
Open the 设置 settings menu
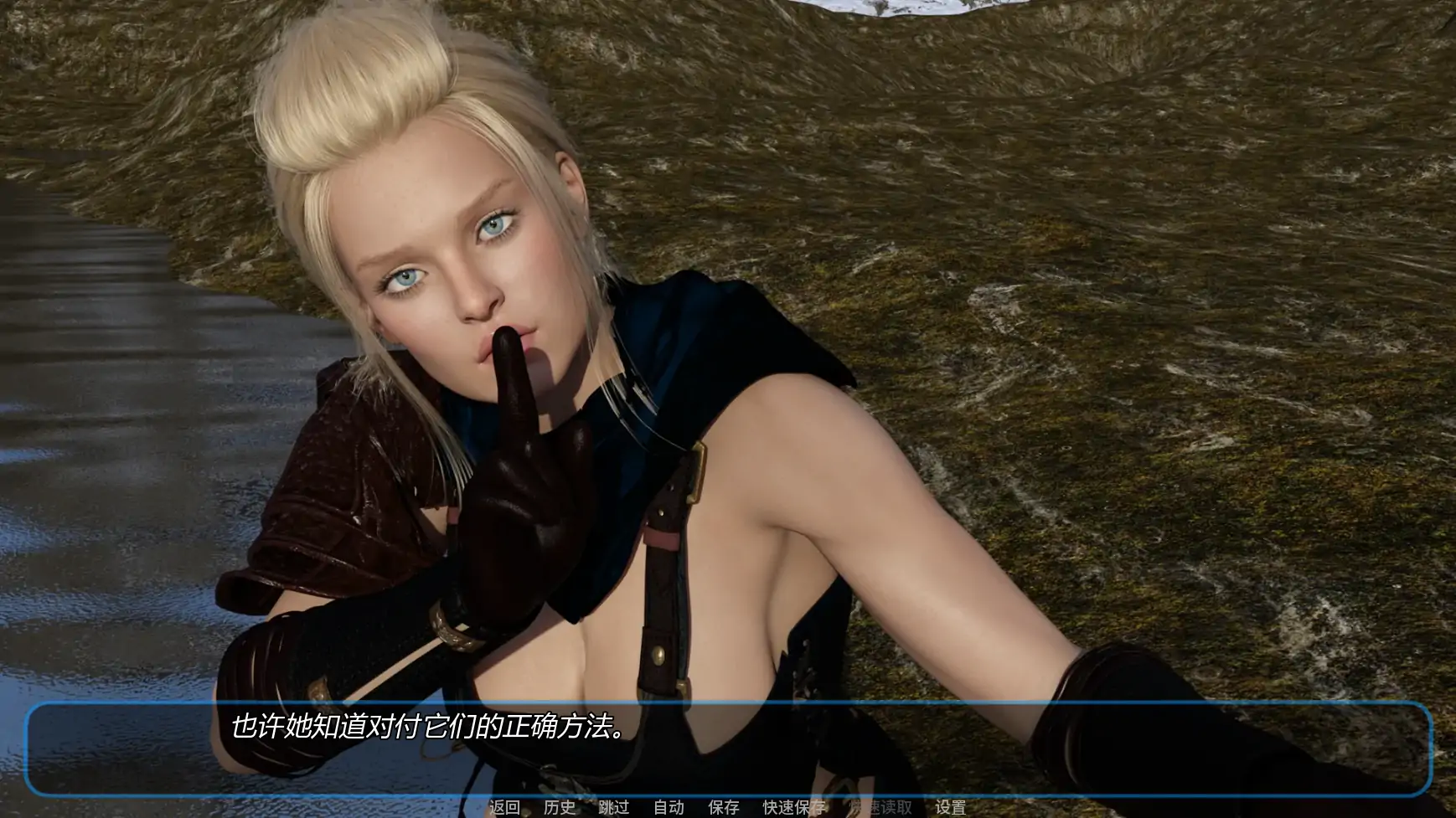[950, 807]
